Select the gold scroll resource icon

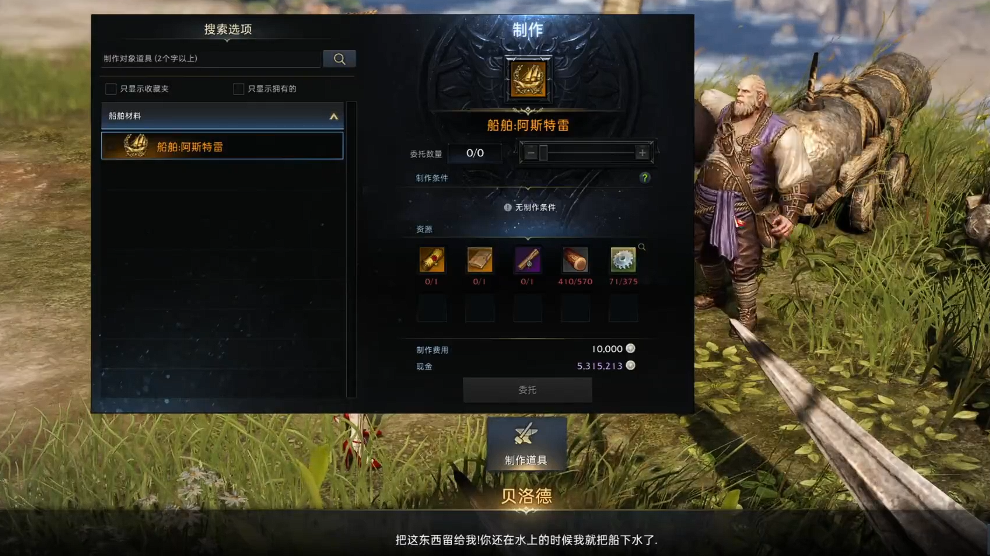432,260
